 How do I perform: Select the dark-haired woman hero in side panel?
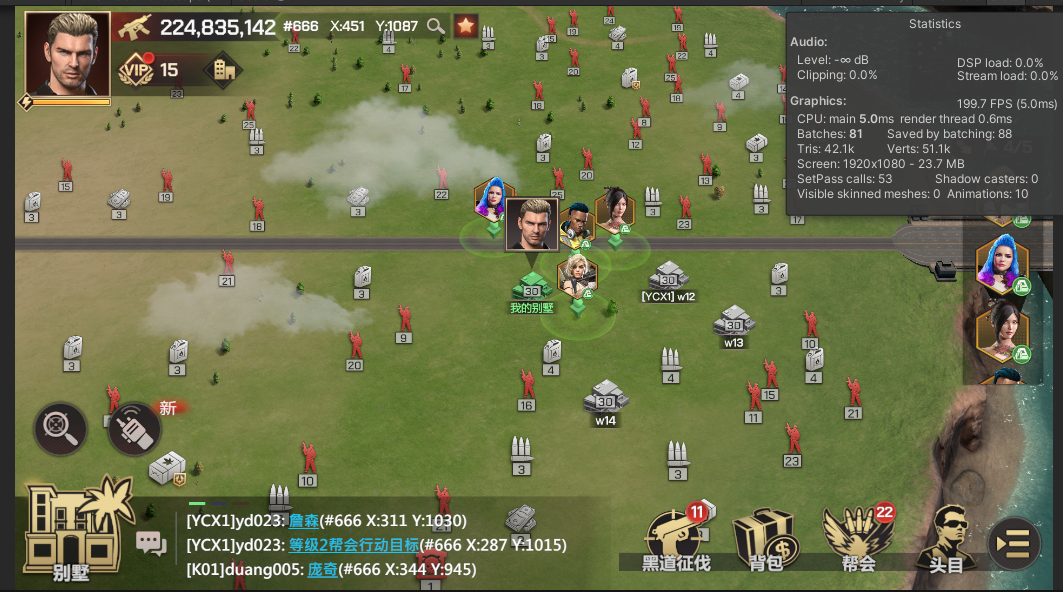tap(1001, 331)
